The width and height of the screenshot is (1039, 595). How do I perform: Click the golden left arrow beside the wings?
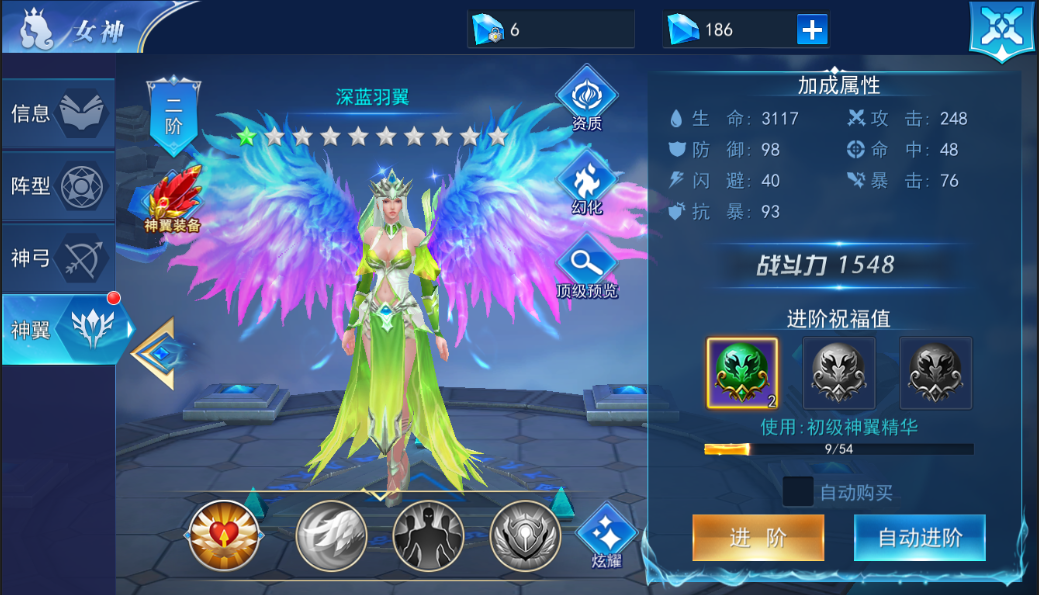[x=155, y=353]
